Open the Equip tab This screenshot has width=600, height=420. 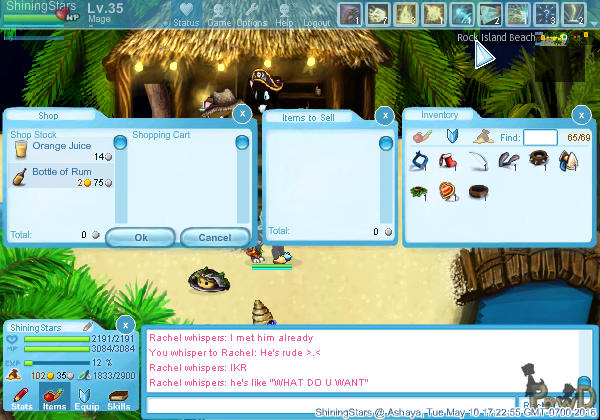click(x=85, y=400)
